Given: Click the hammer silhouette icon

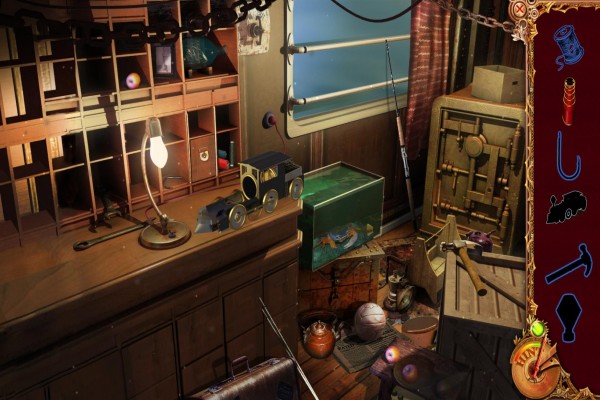Looking at the screenshot, I should point(568,263).
